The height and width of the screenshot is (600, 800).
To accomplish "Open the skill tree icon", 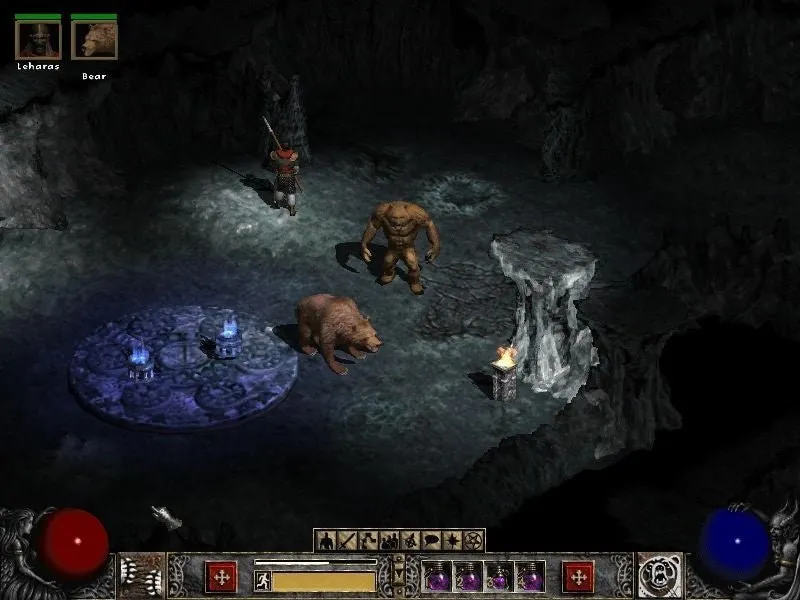I will [x=367, y=541].
